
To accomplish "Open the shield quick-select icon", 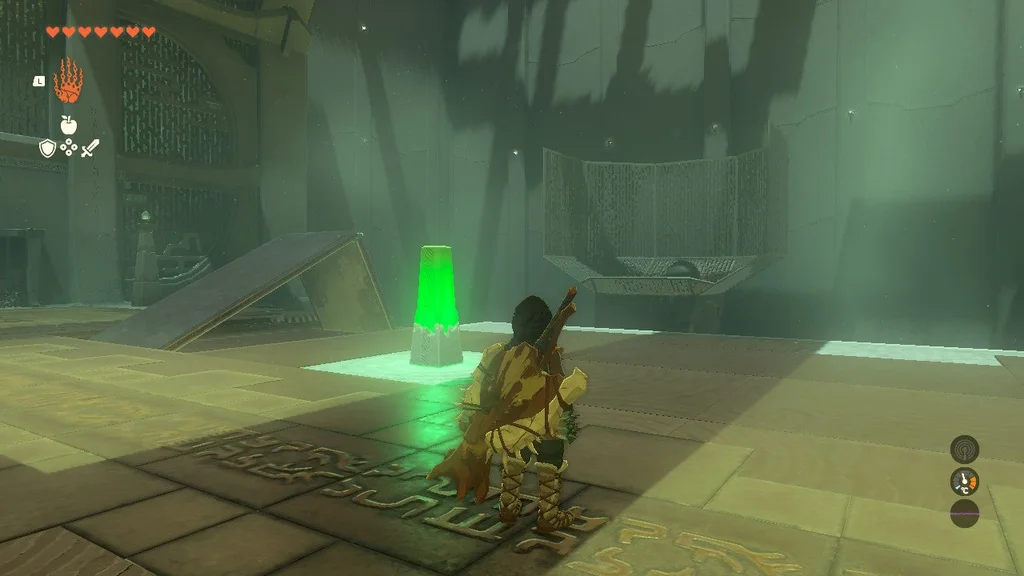I will pyautogui.click(x=47, y=148).
